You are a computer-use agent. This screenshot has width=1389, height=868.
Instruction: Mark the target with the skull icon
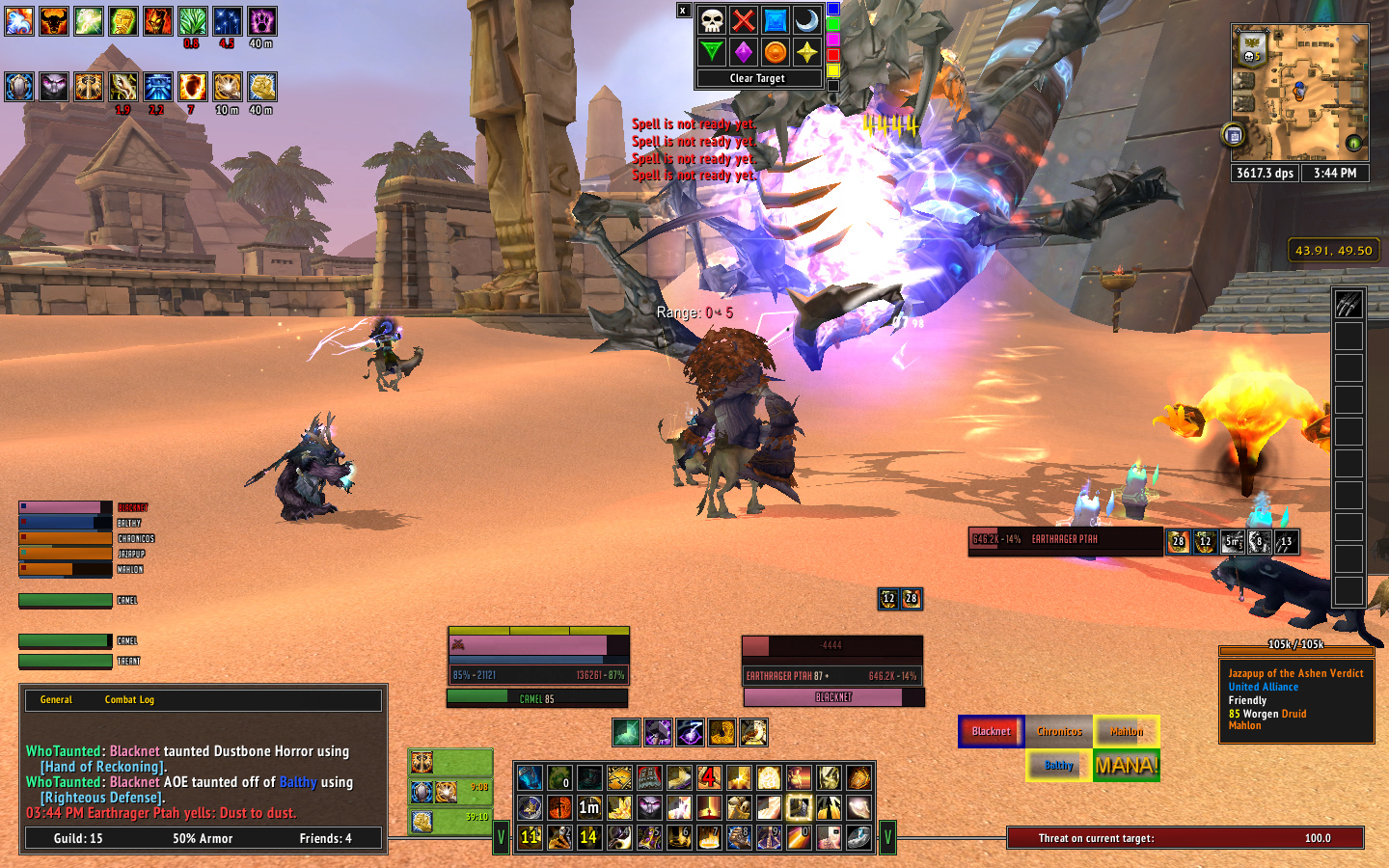click(712, 20)
